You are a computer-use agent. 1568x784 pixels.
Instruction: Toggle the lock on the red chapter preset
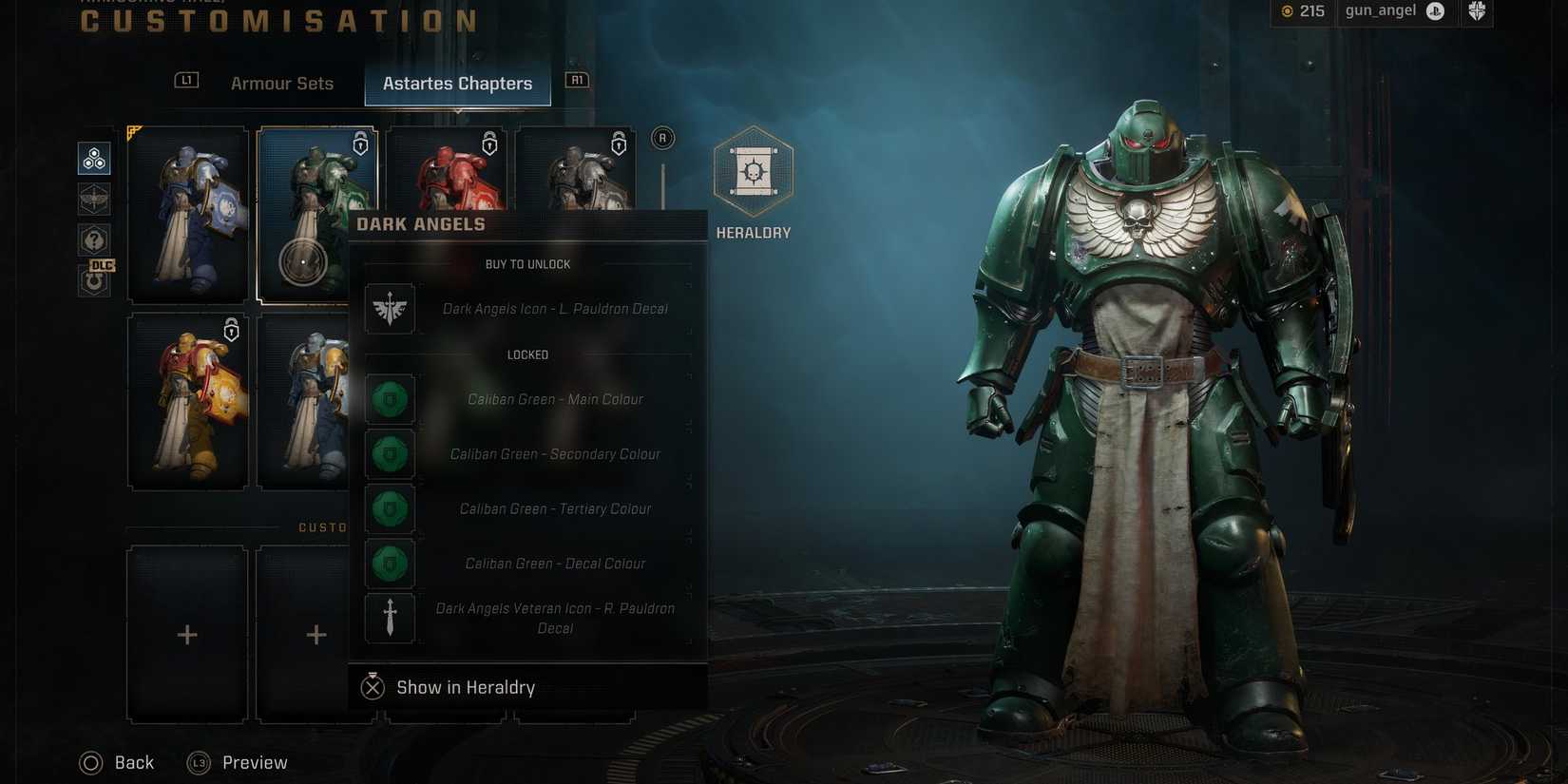[489, 144]
